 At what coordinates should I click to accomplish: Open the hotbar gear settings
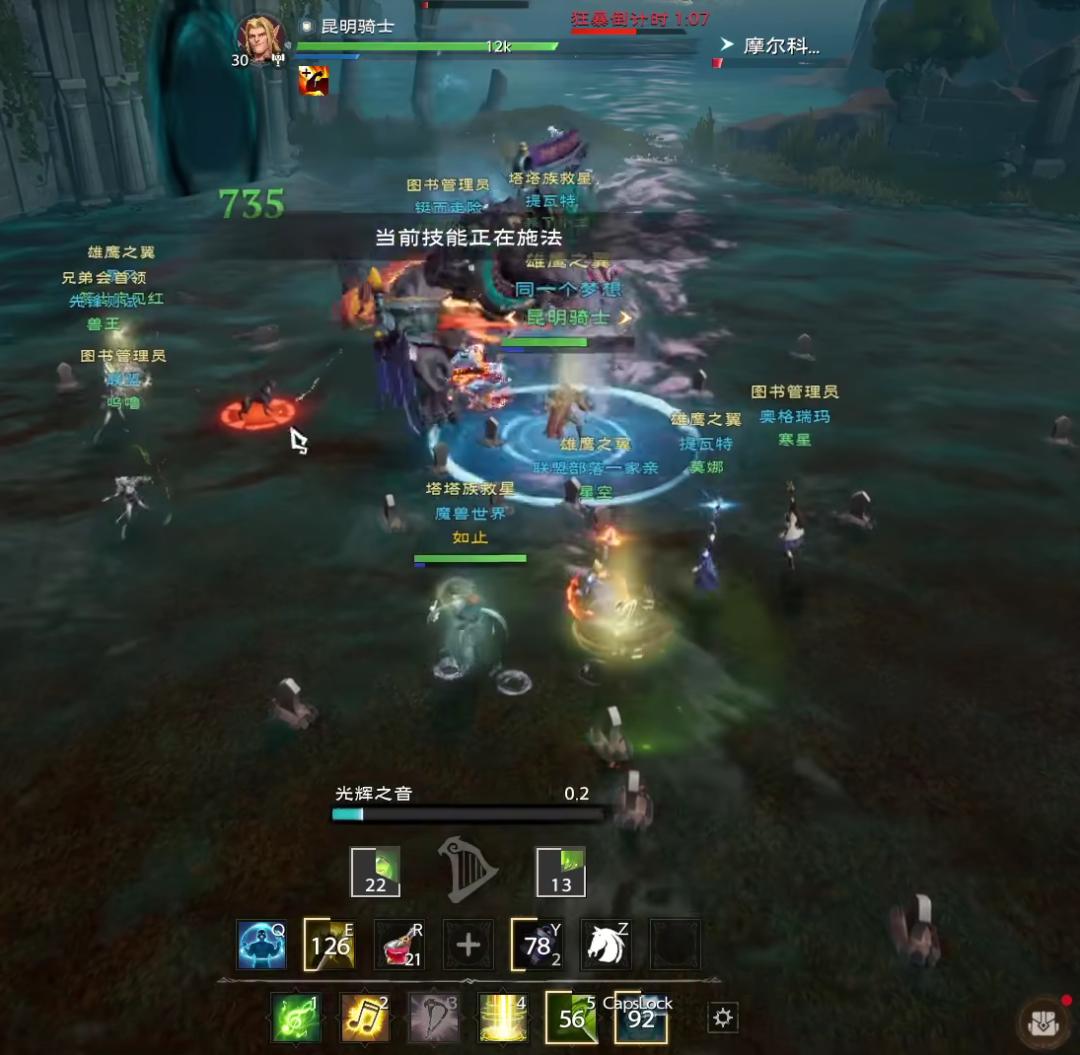(x=722, y=1018)
